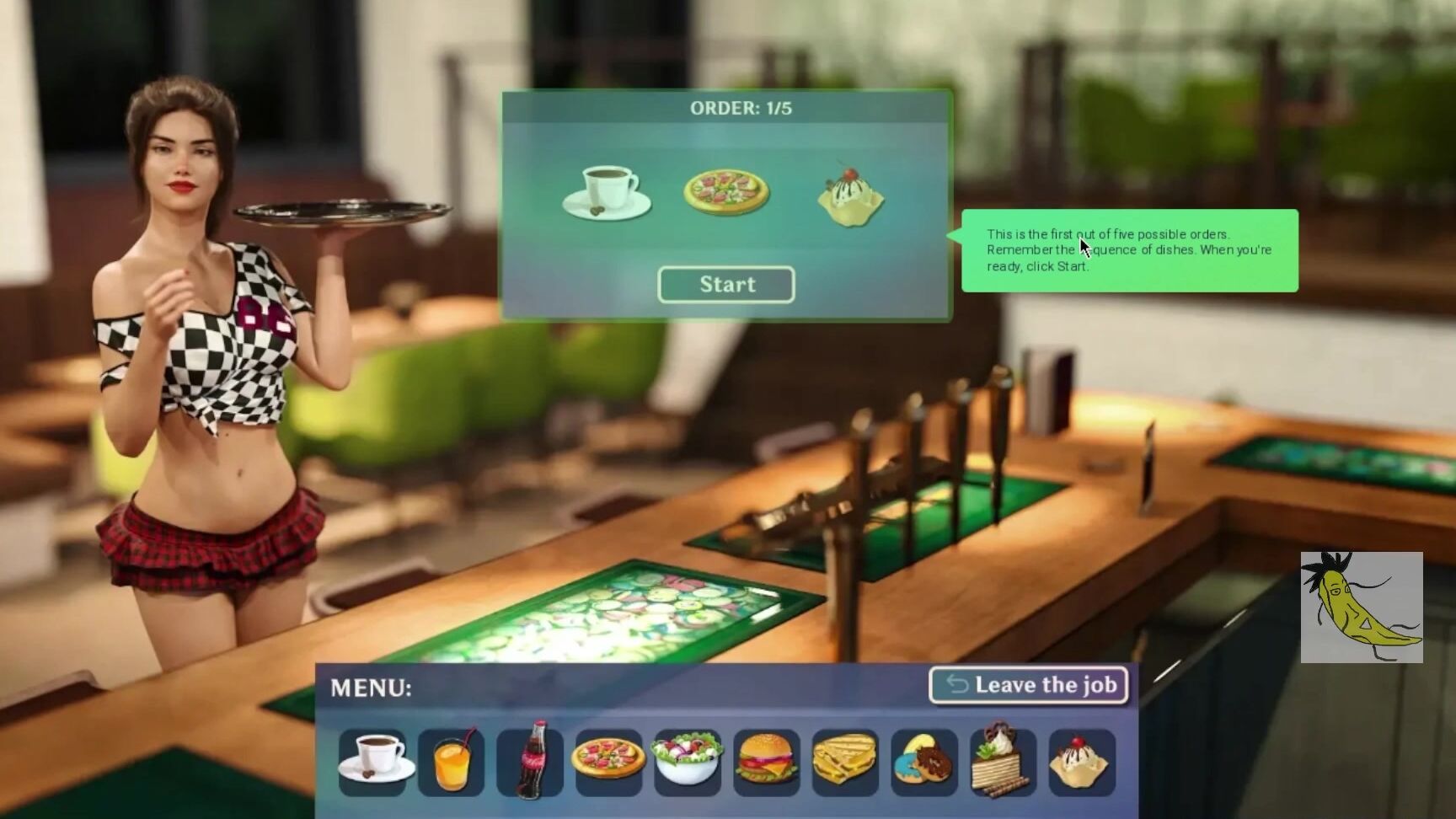The height and width of the screenshot is (819, 1456).
Task: Click the Start button to begin the order
Action: click(x=725, y=284)
